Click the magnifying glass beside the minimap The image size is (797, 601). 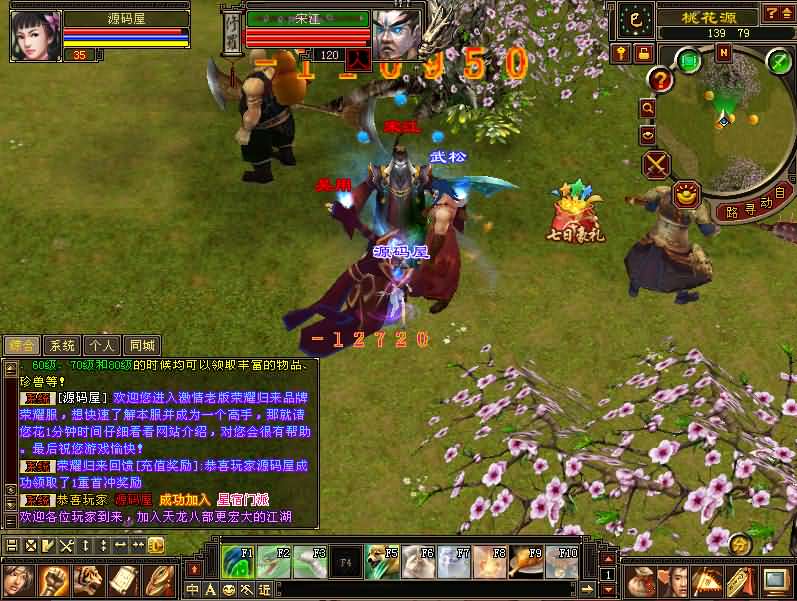(x=648, y=107)
